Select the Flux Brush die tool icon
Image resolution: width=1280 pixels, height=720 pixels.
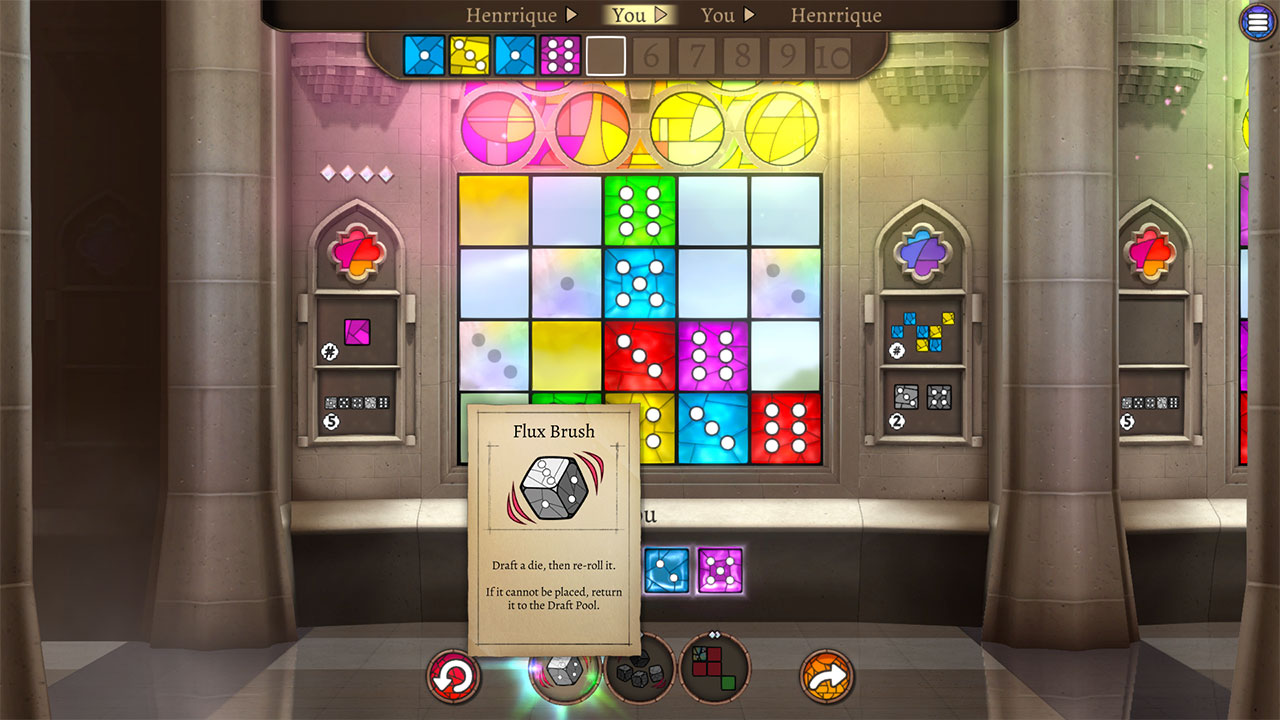point(564,675)
